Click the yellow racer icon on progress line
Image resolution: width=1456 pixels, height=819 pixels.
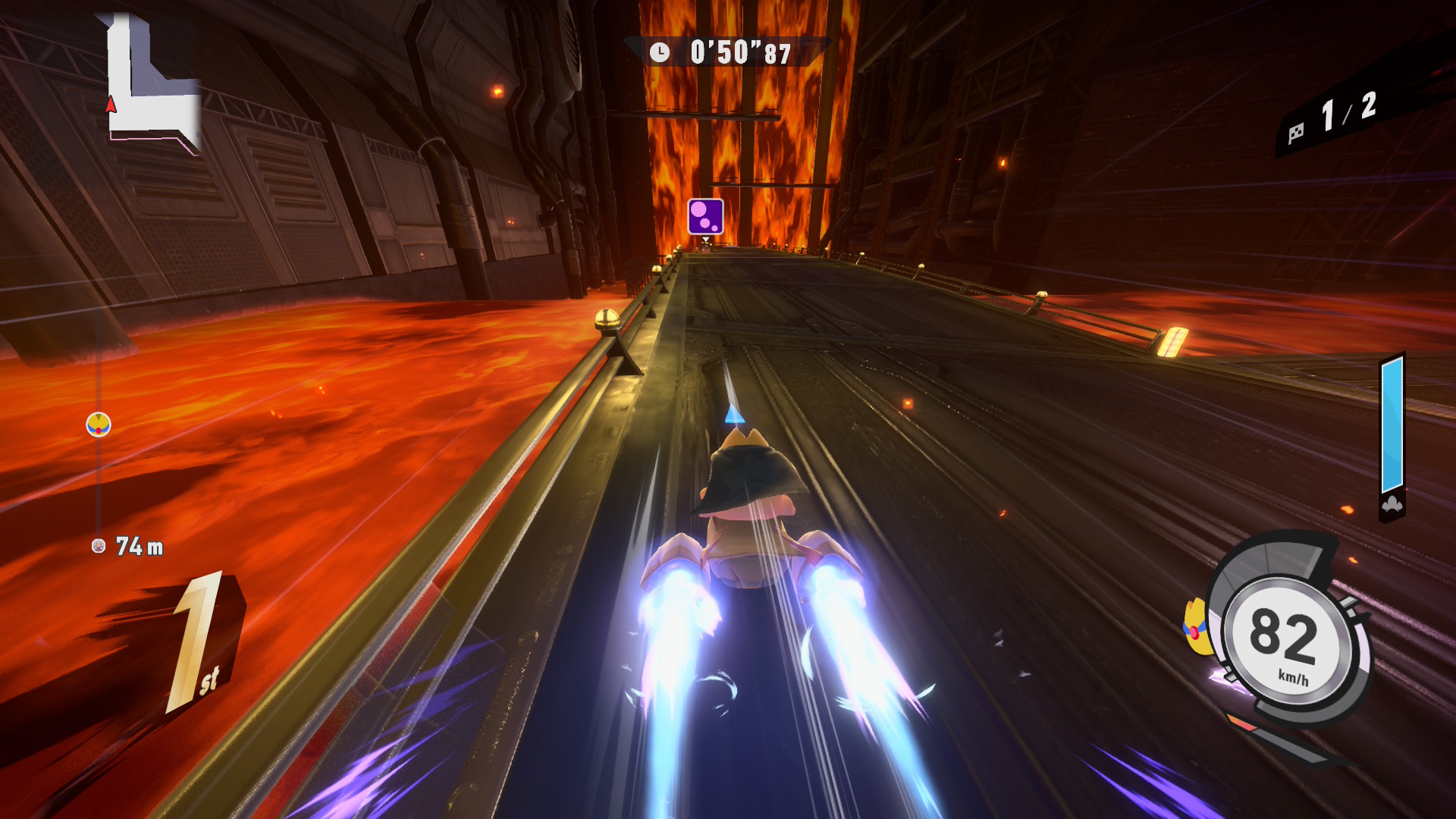tap(99, 425)
